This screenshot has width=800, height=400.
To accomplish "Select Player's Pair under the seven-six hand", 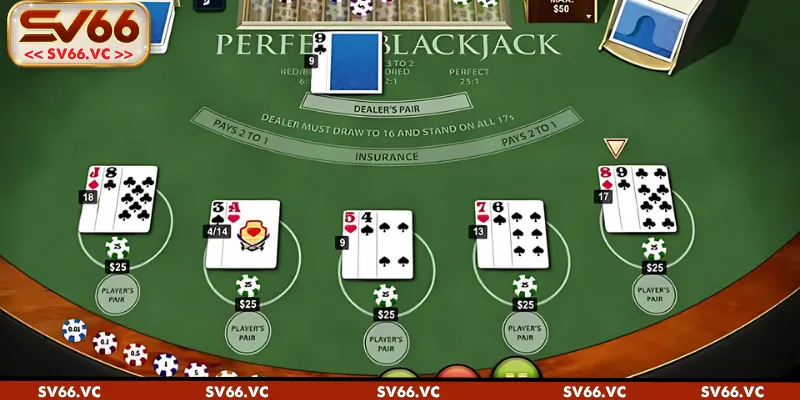I will pos(525,332).
